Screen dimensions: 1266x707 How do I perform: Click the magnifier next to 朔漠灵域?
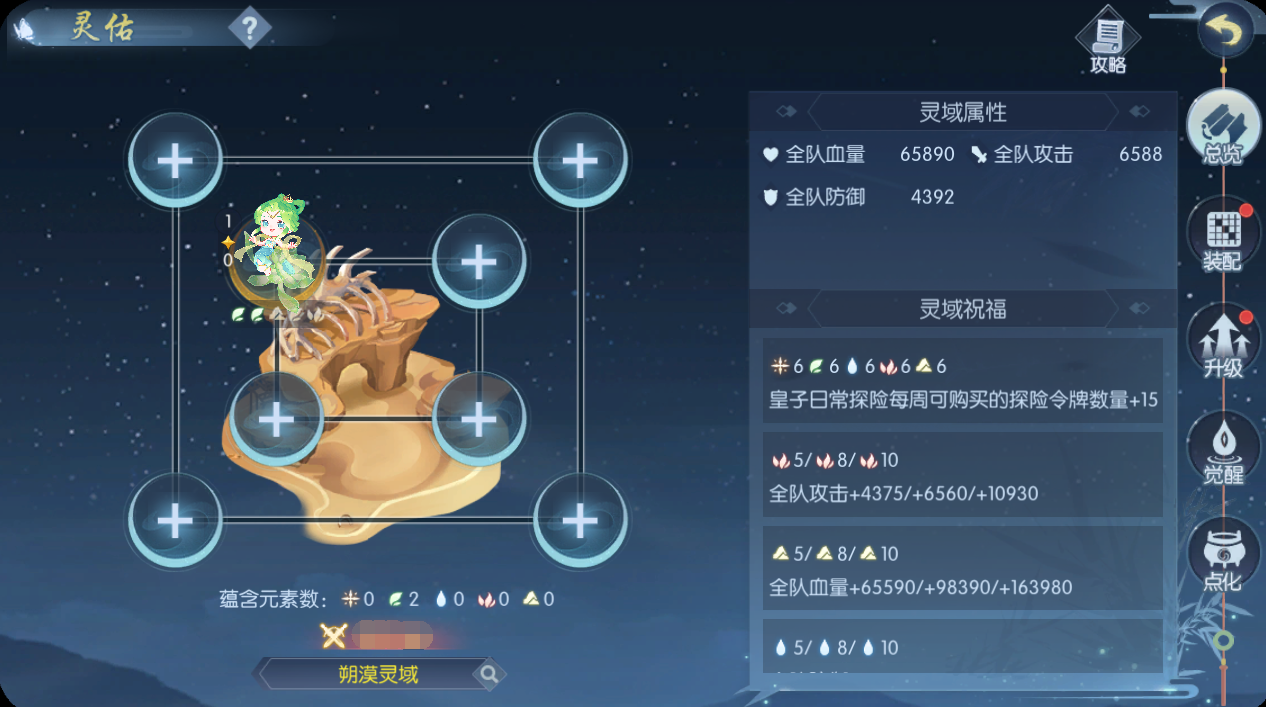pos(489,675)
